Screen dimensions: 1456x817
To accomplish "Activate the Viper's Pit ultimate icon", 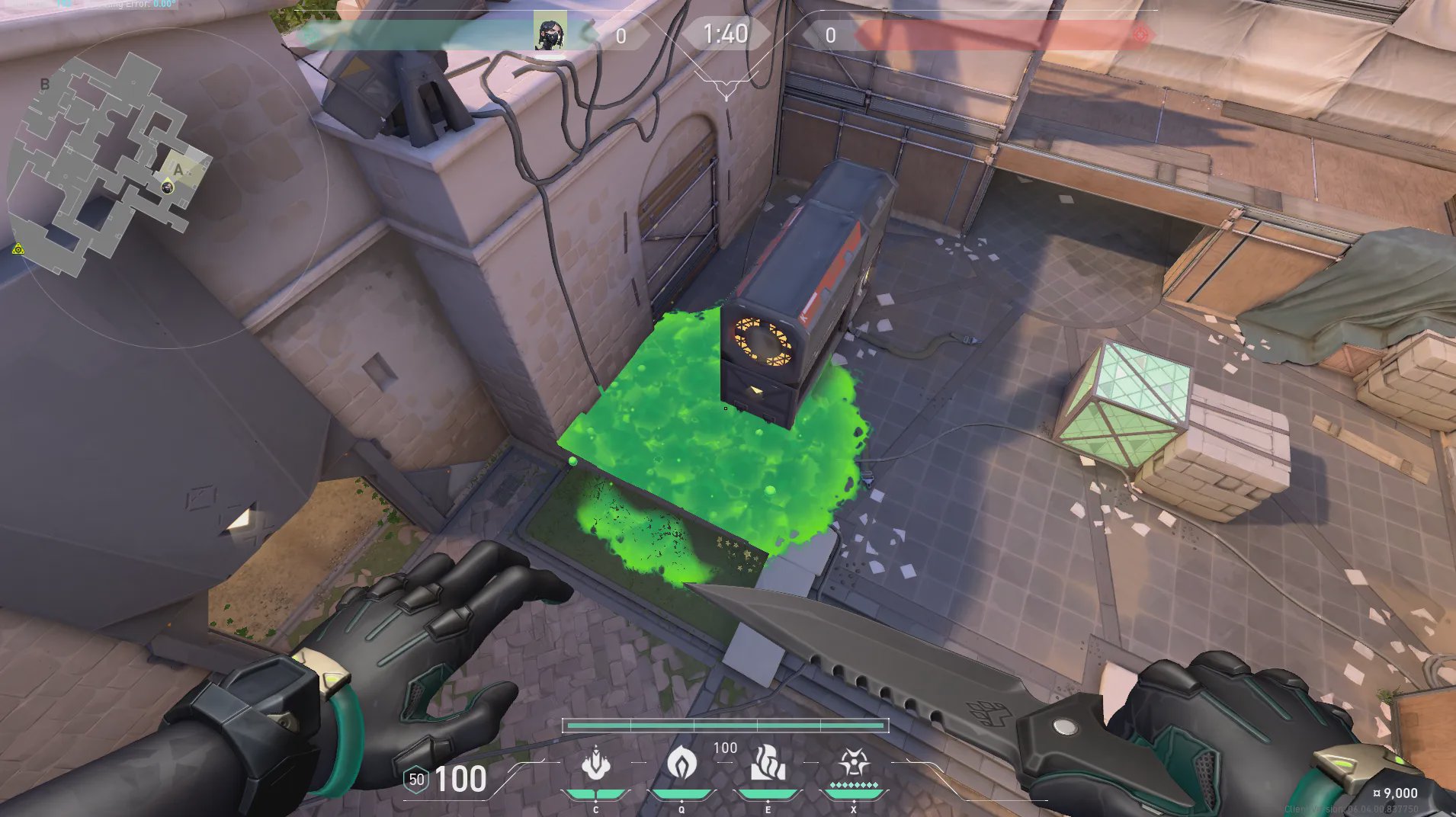I will coord(853,763).
